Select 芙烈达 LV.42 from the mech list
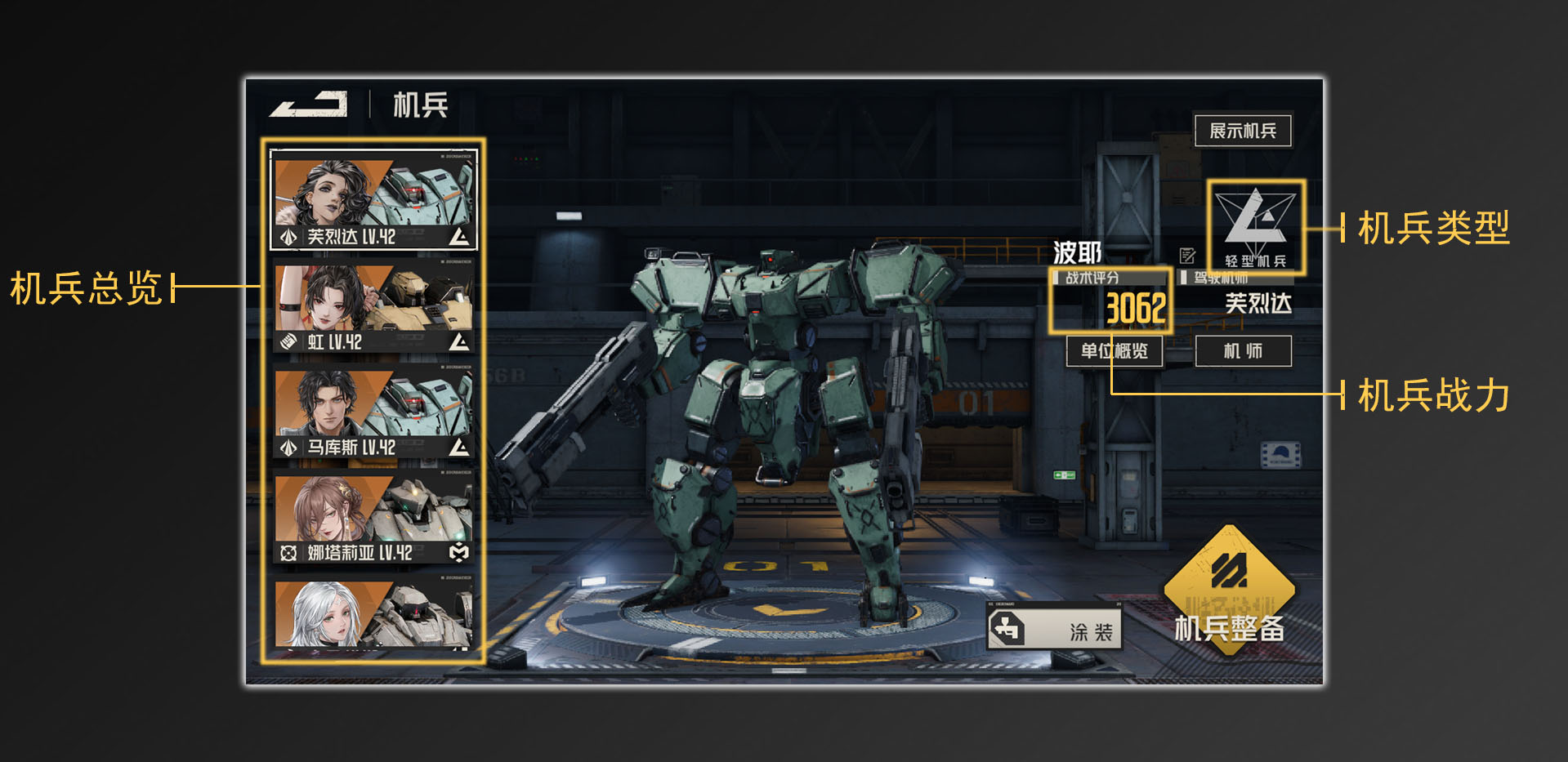 tap(372, 196)
